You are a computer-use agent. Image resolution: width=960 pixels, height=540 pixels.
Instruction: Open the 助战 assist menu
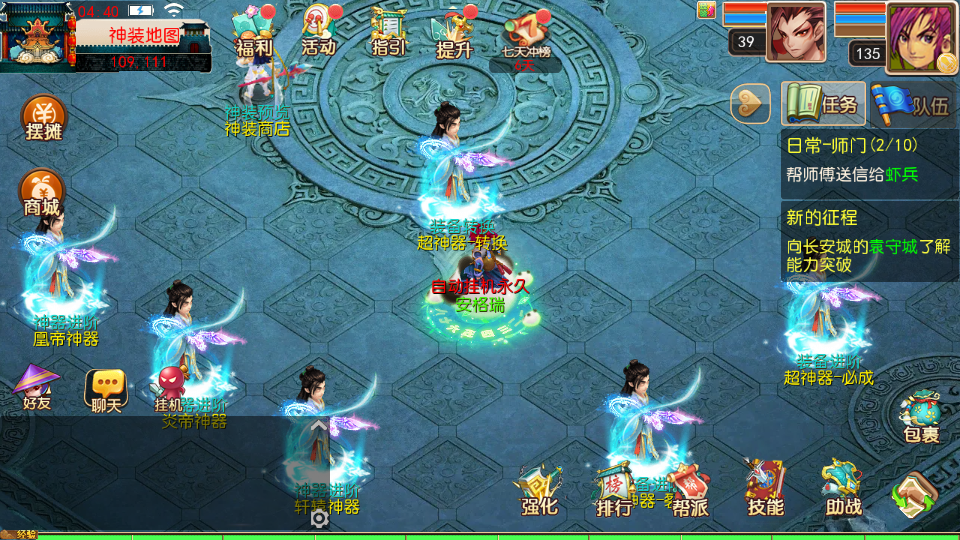(x=843, y=490)
